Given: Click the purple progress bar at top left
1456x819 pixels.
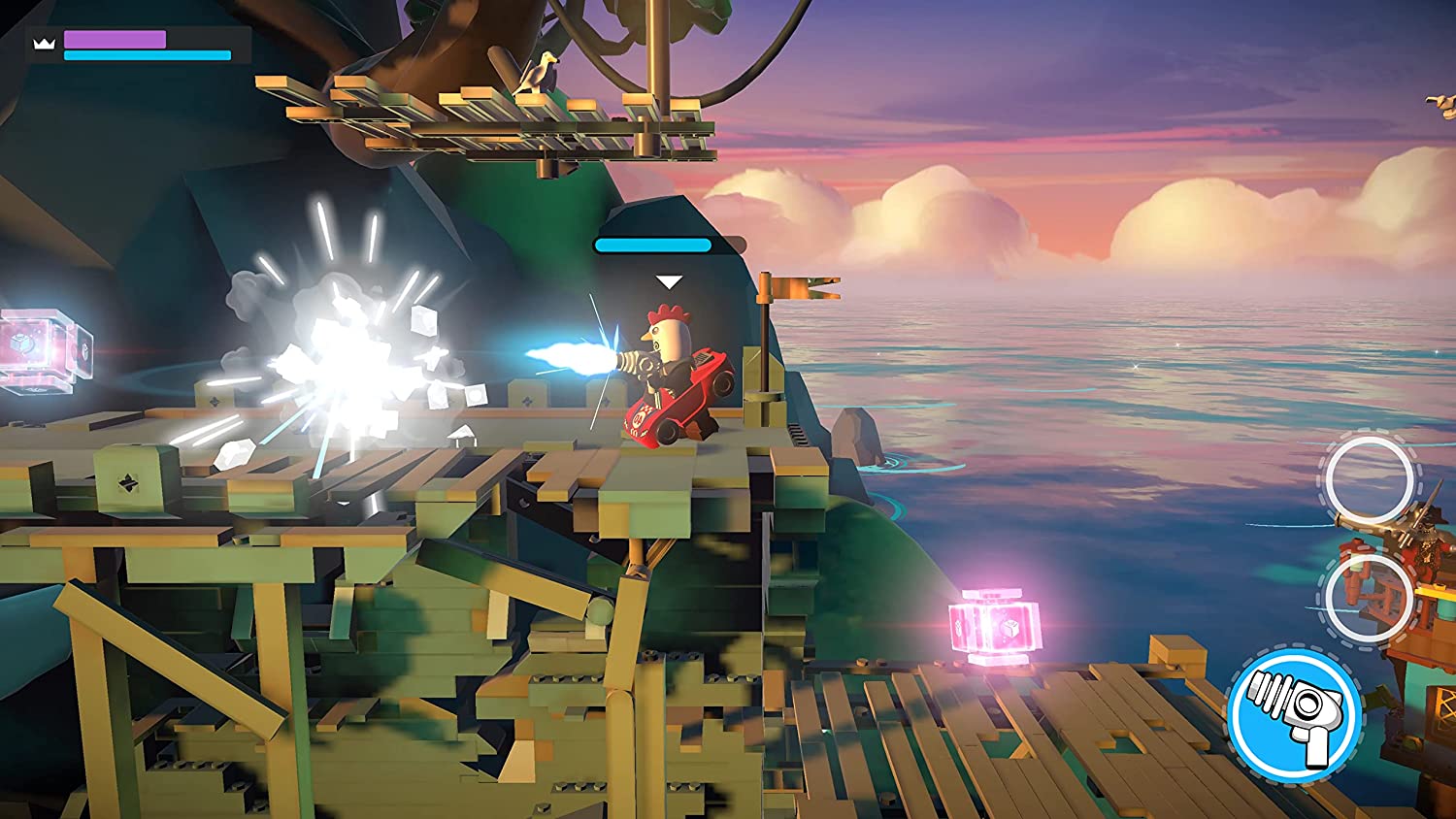Looking at the screenshot, I should coord(115,39).
